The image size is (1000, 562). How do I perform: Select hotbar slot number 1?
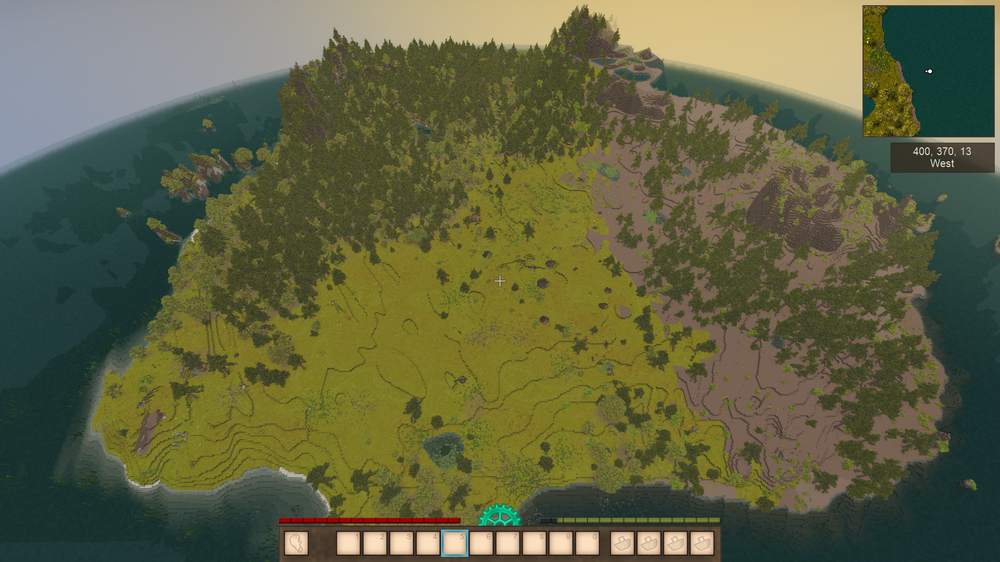tap(348, 543)
